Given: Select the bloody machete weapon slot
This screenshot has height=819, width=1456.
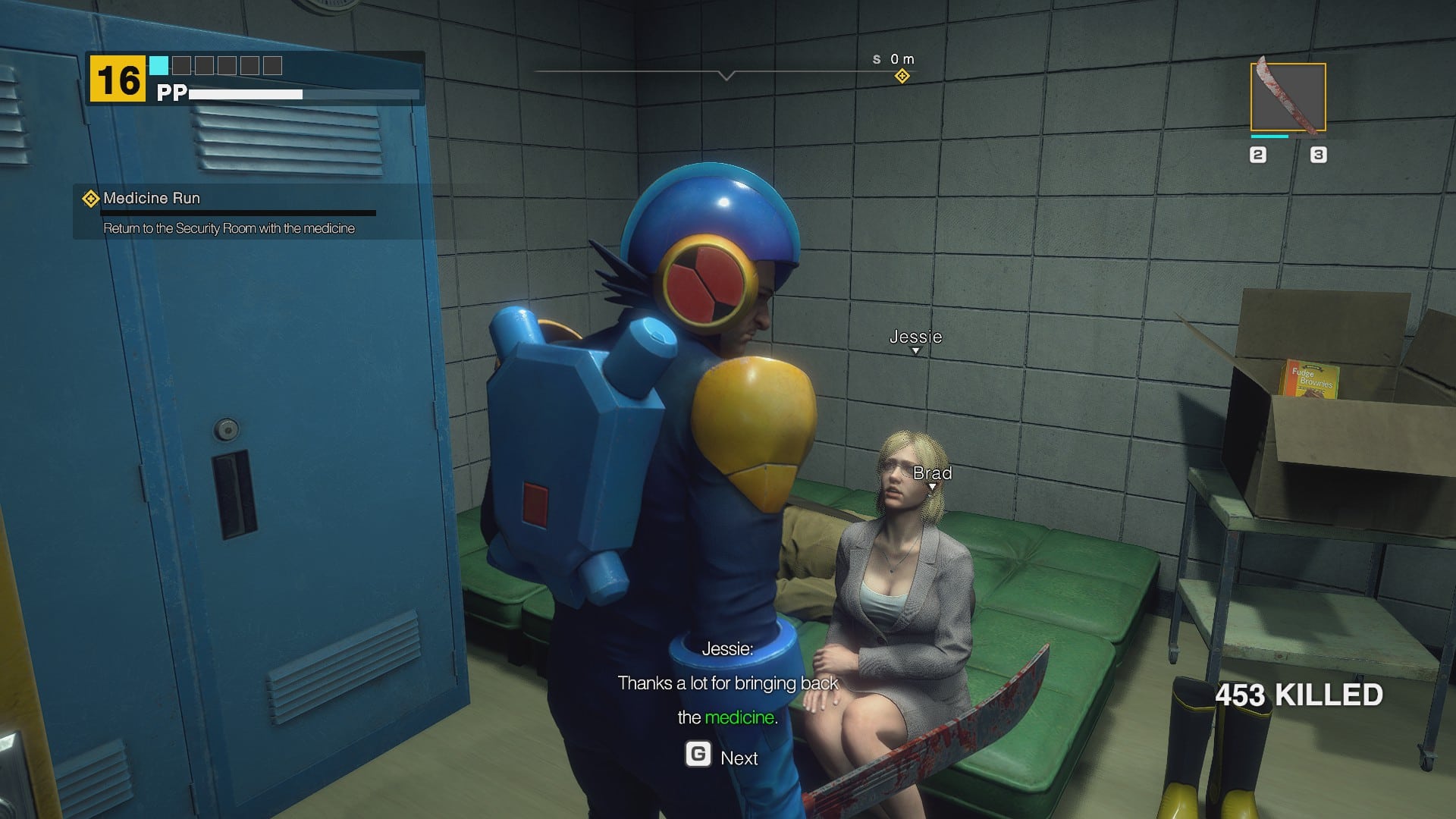Looking at the screenshot, I should (1288, 97).
